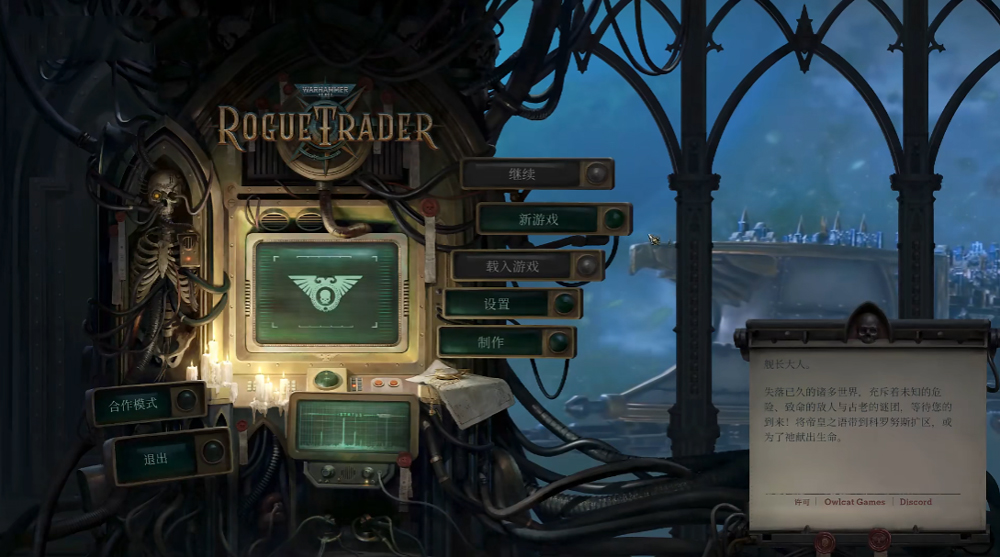
Task: Start a new game via 新游戏
Action: click(x=540, y=219)
